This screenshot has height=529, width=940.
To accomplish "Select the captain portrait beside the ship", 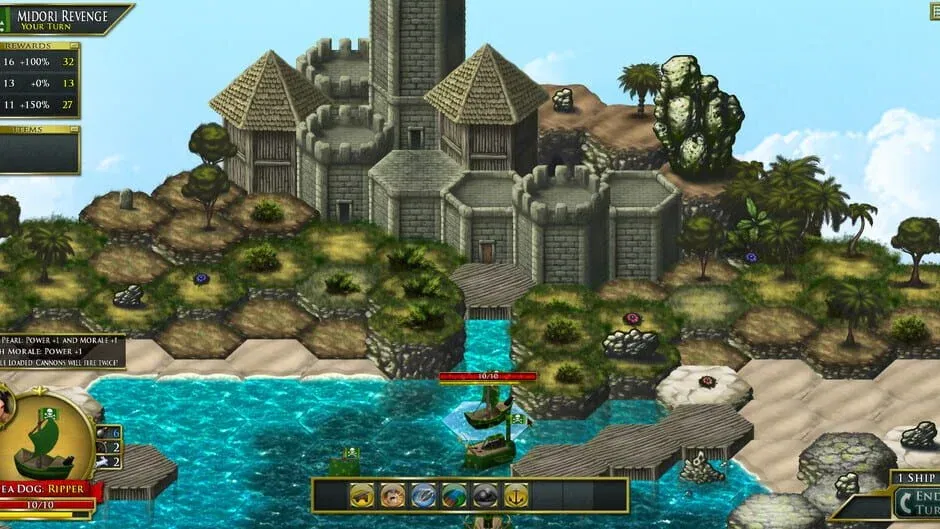I will click(6, 403).
